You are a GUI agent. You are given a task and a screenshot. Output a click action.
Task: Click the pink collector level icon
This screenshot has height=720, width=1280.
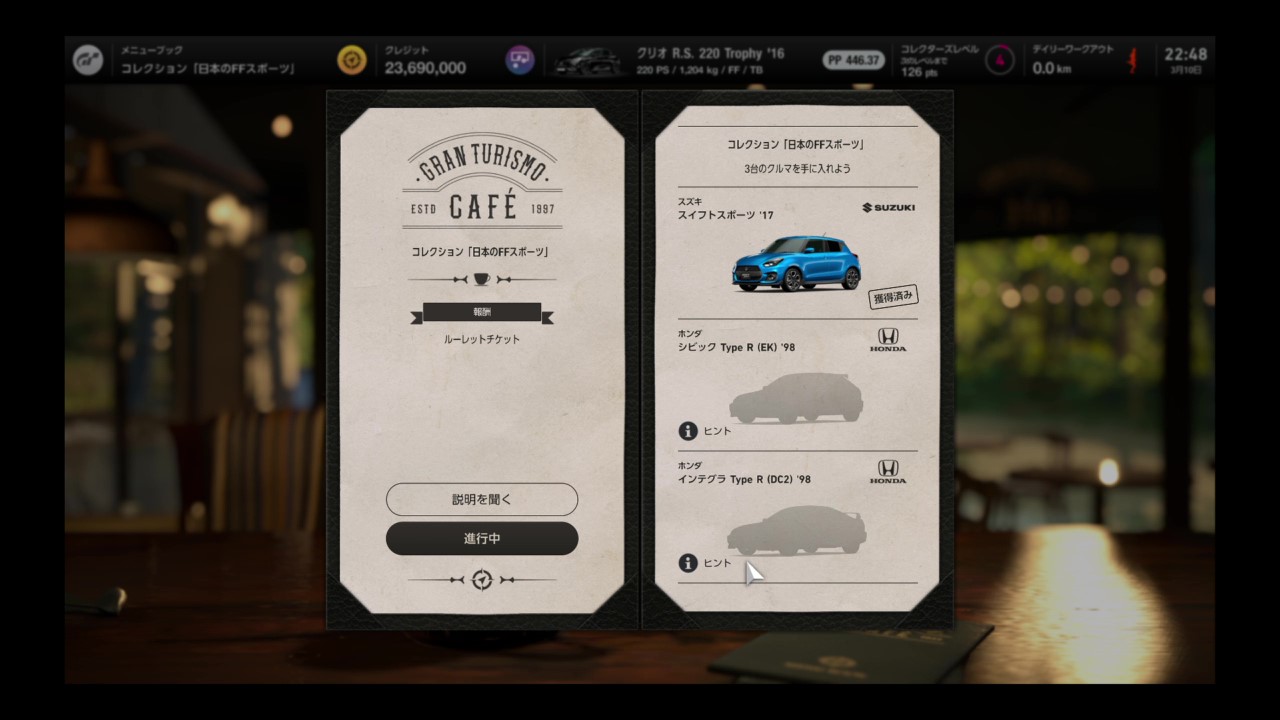(999, 60)
